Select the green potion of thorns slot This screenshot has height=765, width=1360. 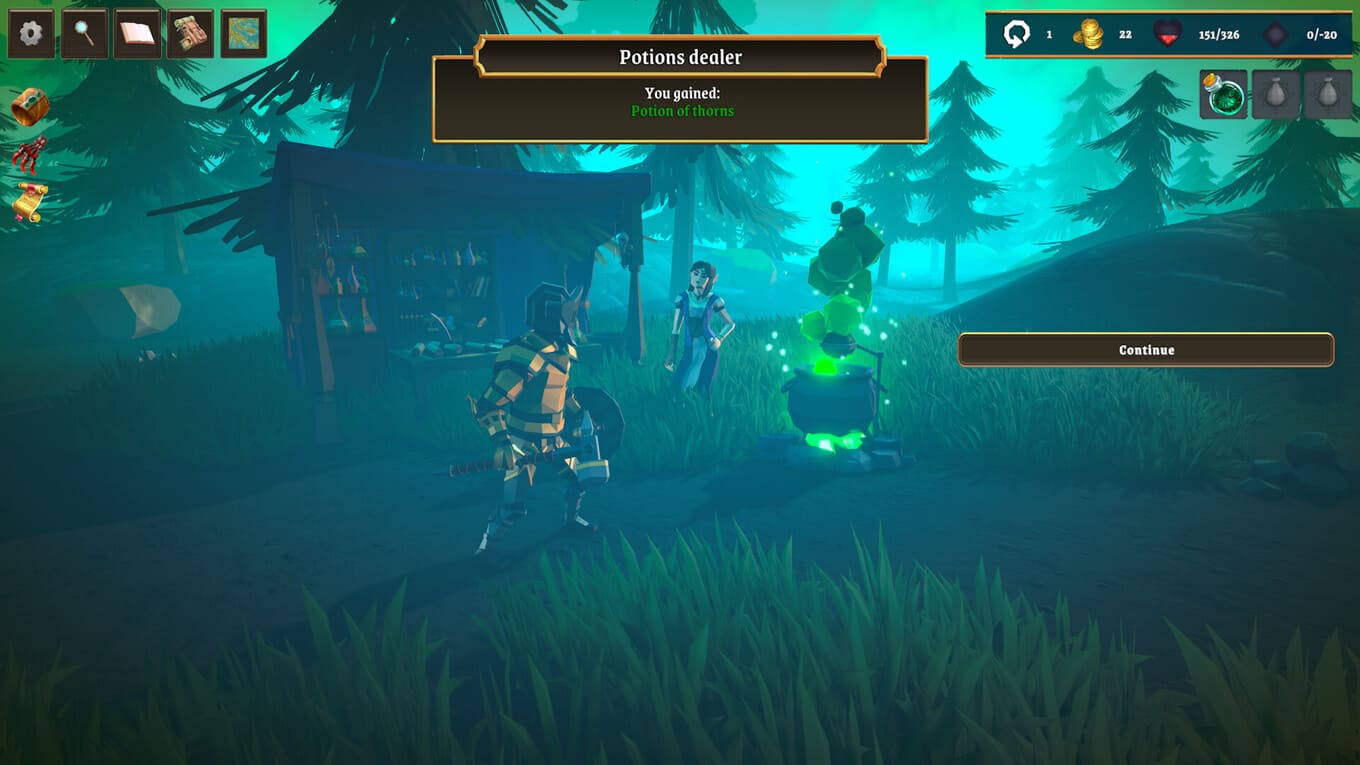(x=1223, y=95)
